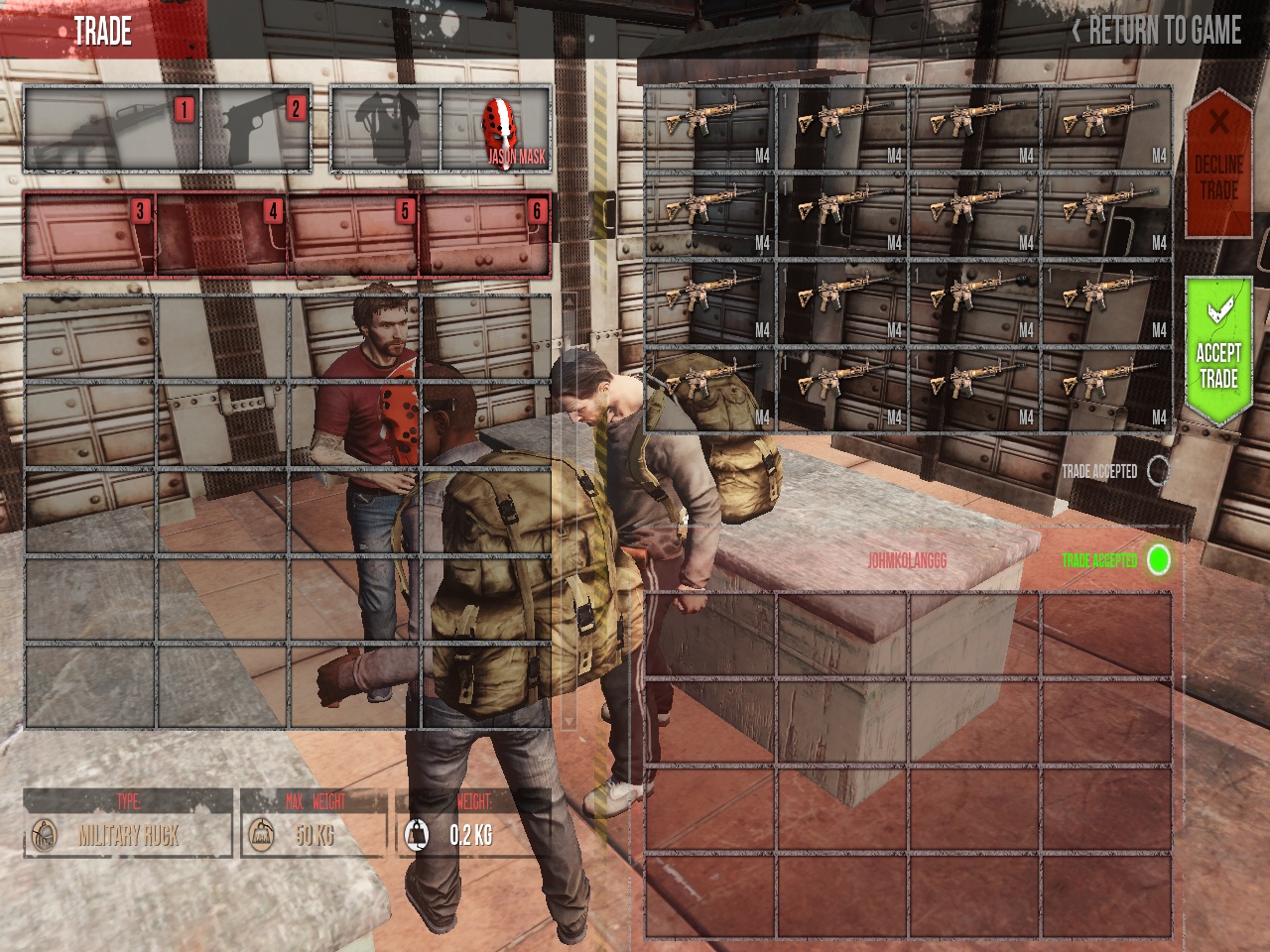Choose quick slot 4

(221, 235)
